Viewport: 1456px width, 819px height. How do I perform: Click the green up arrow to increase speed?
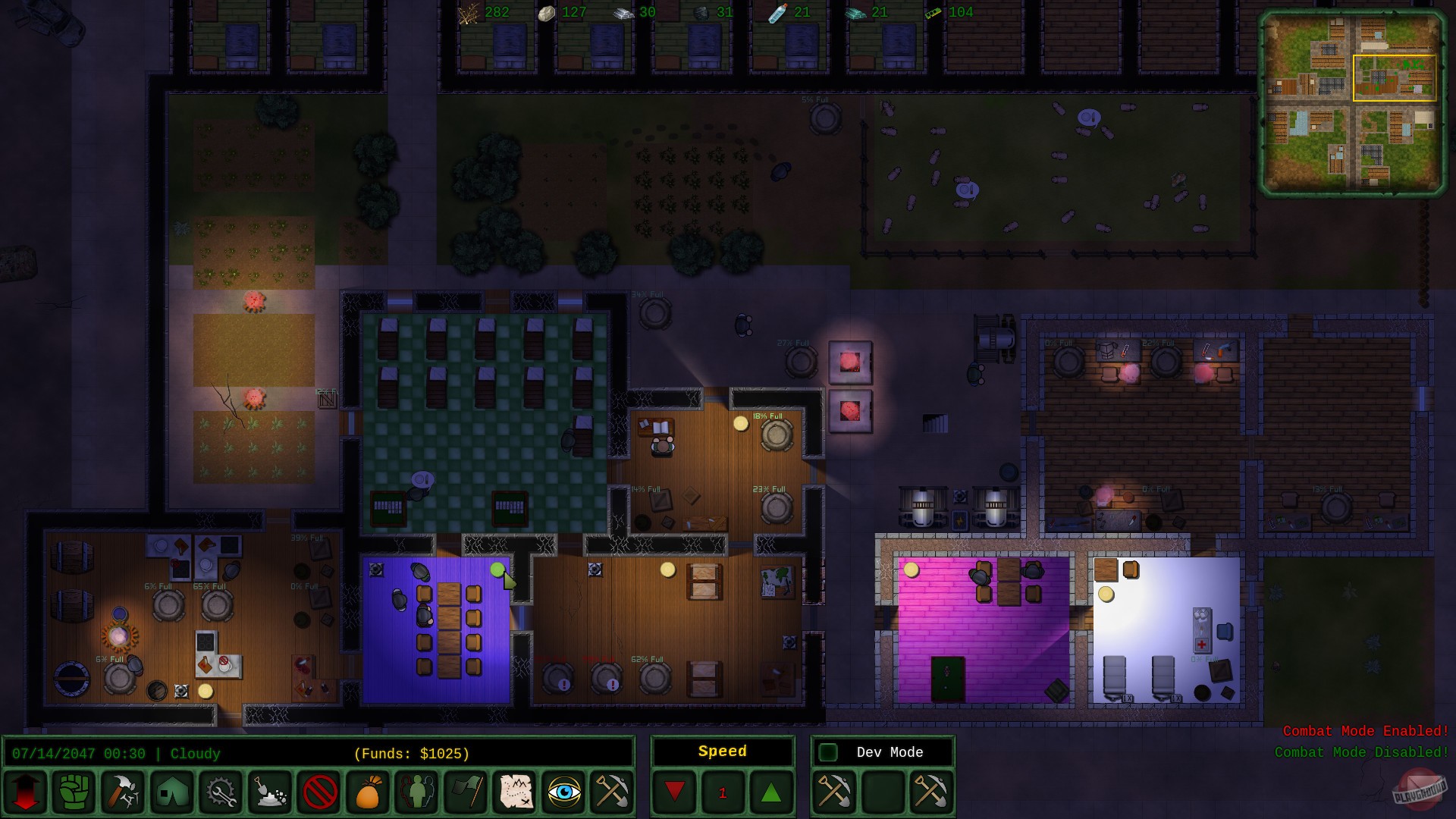(x=771, y=792)
